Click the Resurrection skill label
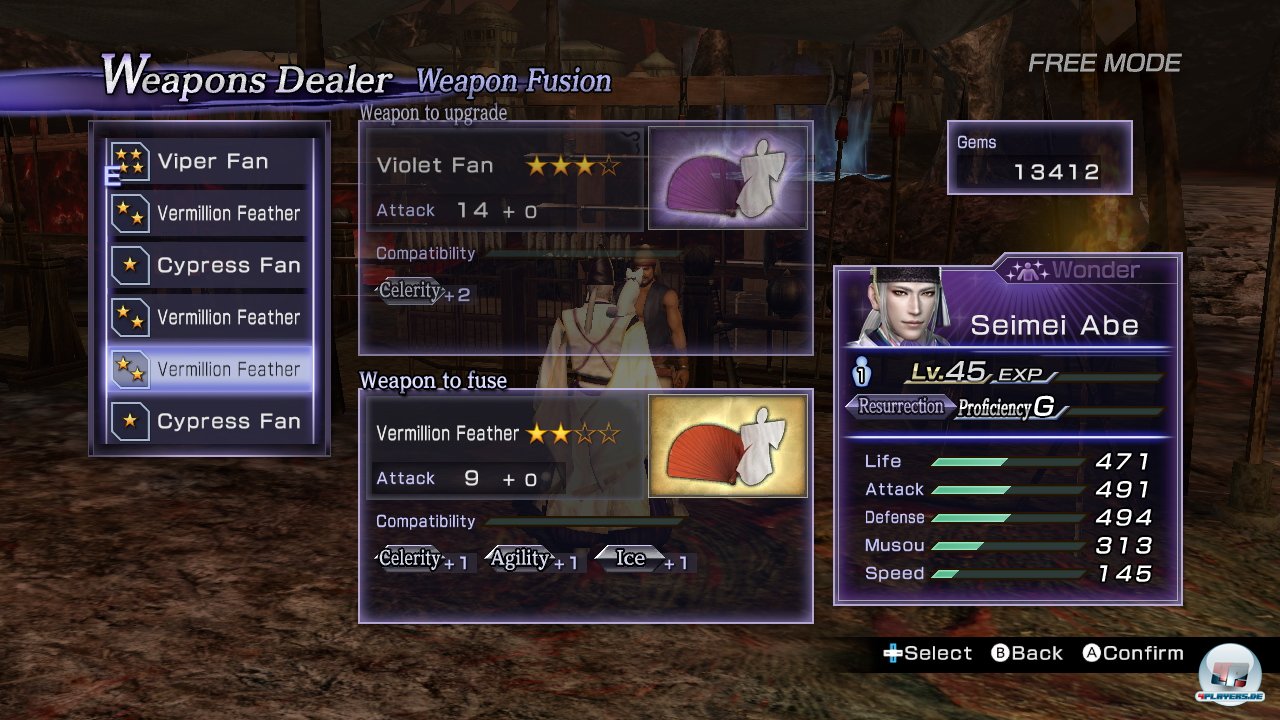 click(x=898, y=406)
